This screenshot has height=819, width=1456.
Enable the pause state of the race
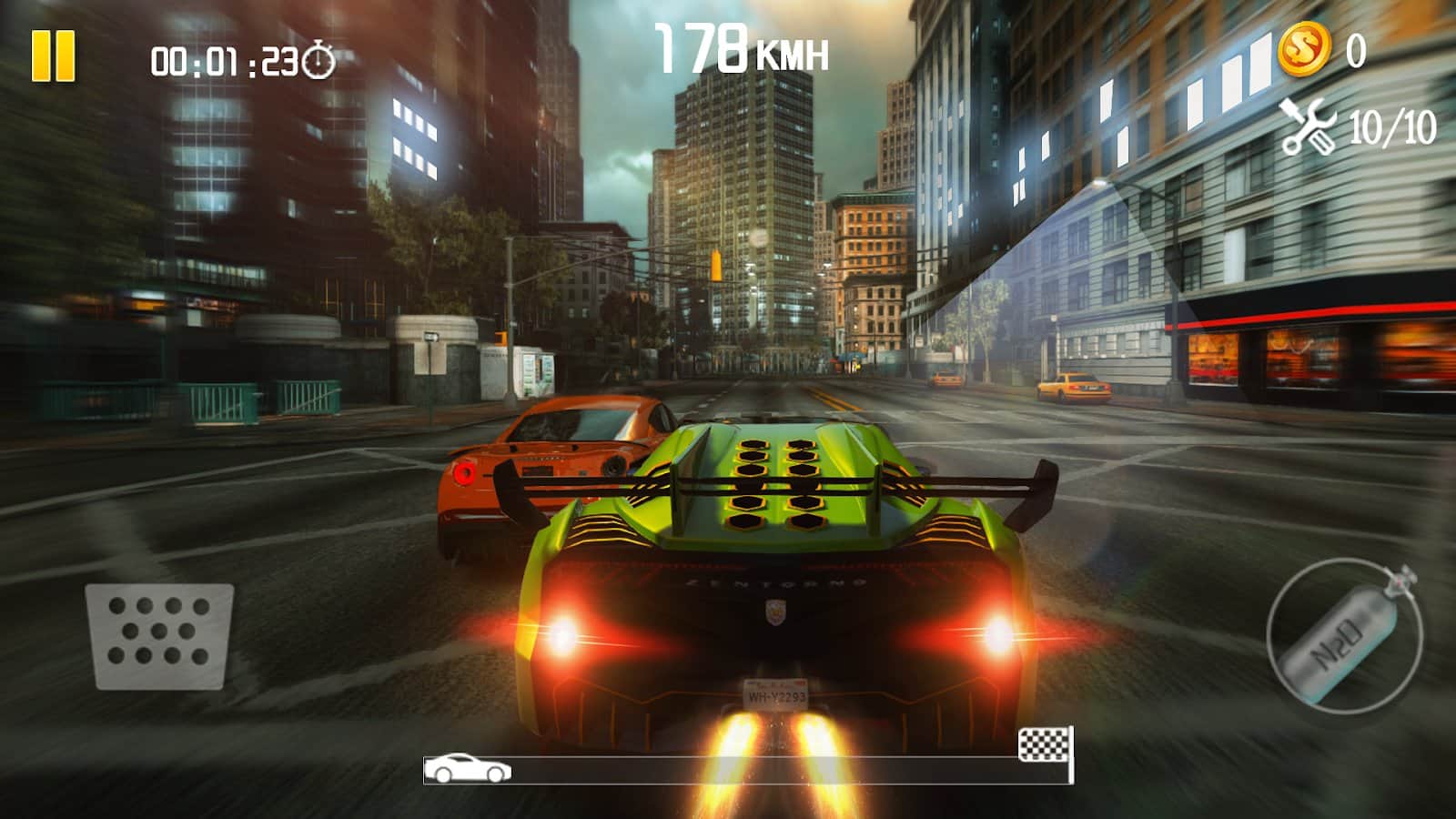click(x=52, y=56)
